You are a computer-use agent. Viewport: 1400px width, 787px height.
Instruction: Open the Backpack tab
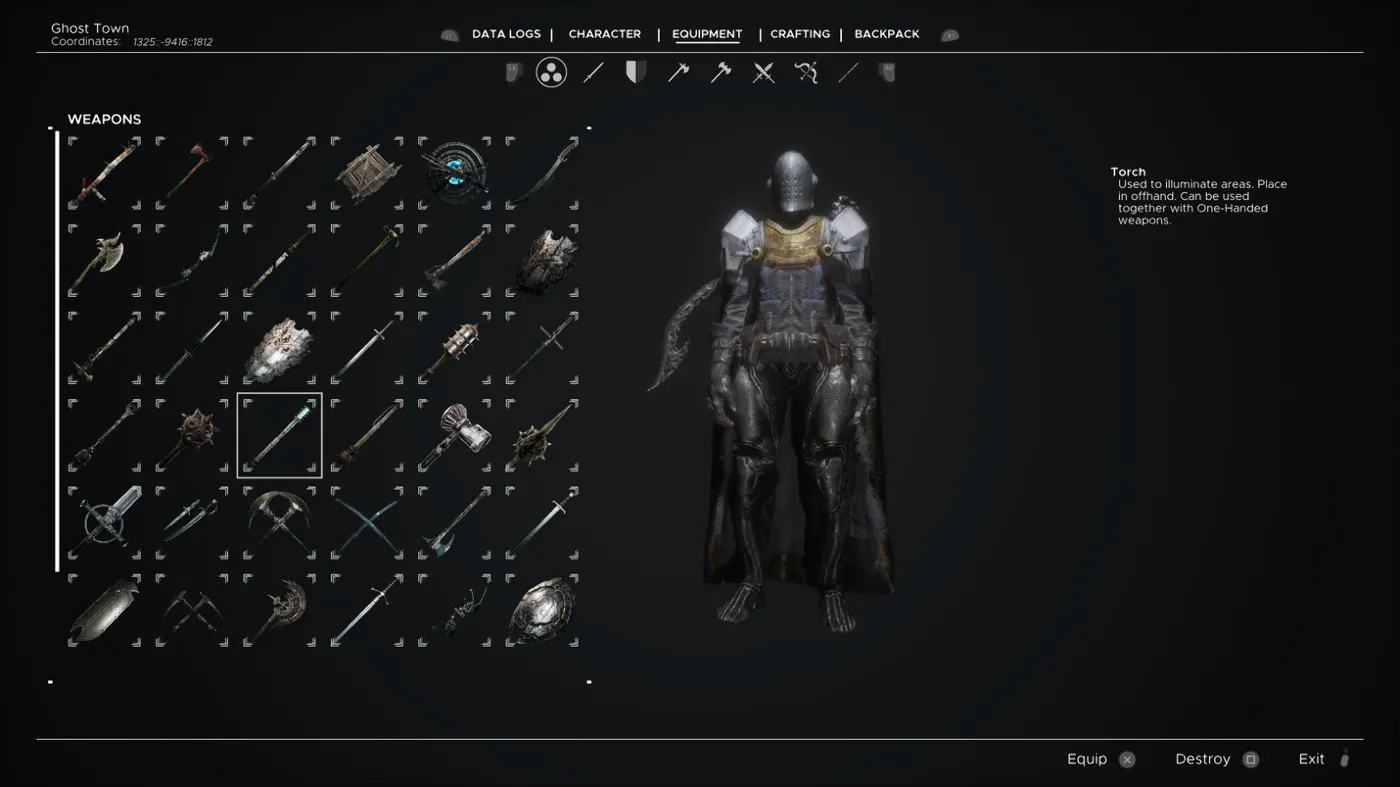pyautogui.click(x=887, y=34)
